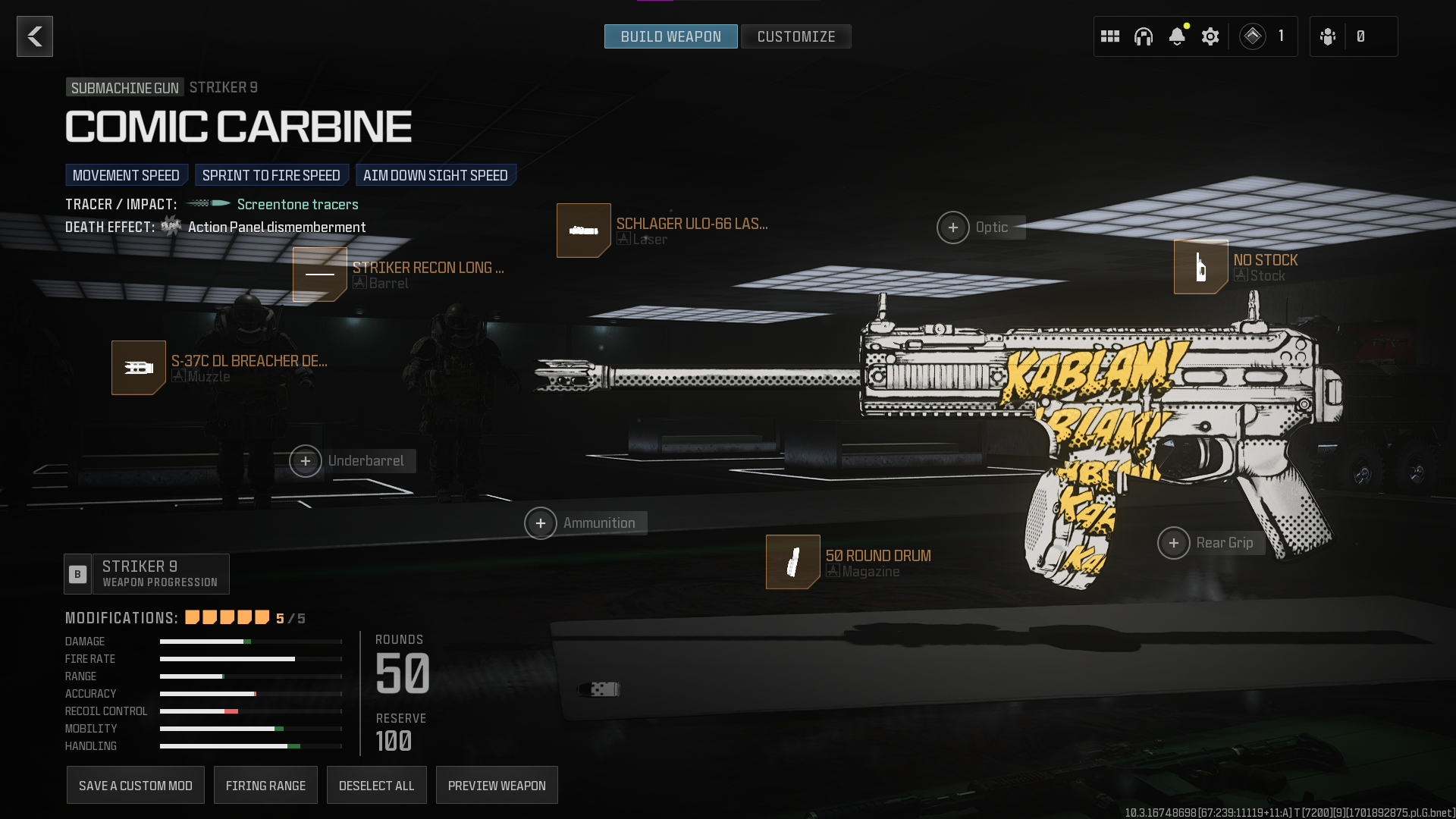The image size is (1456, 819).
Task: Open the headset voice chat icon
Action: click(x=1144, y=36)
